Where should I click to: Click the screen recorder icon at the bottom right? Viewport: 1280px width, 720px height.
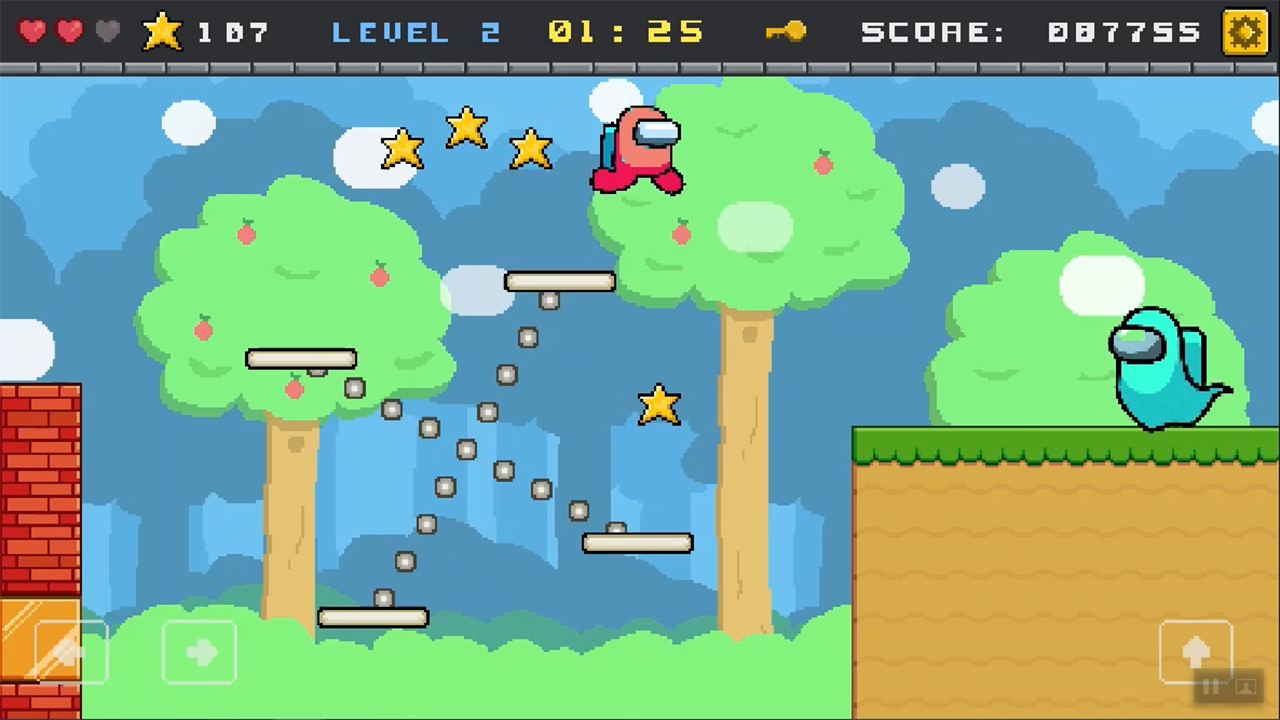pos(1247,689)
